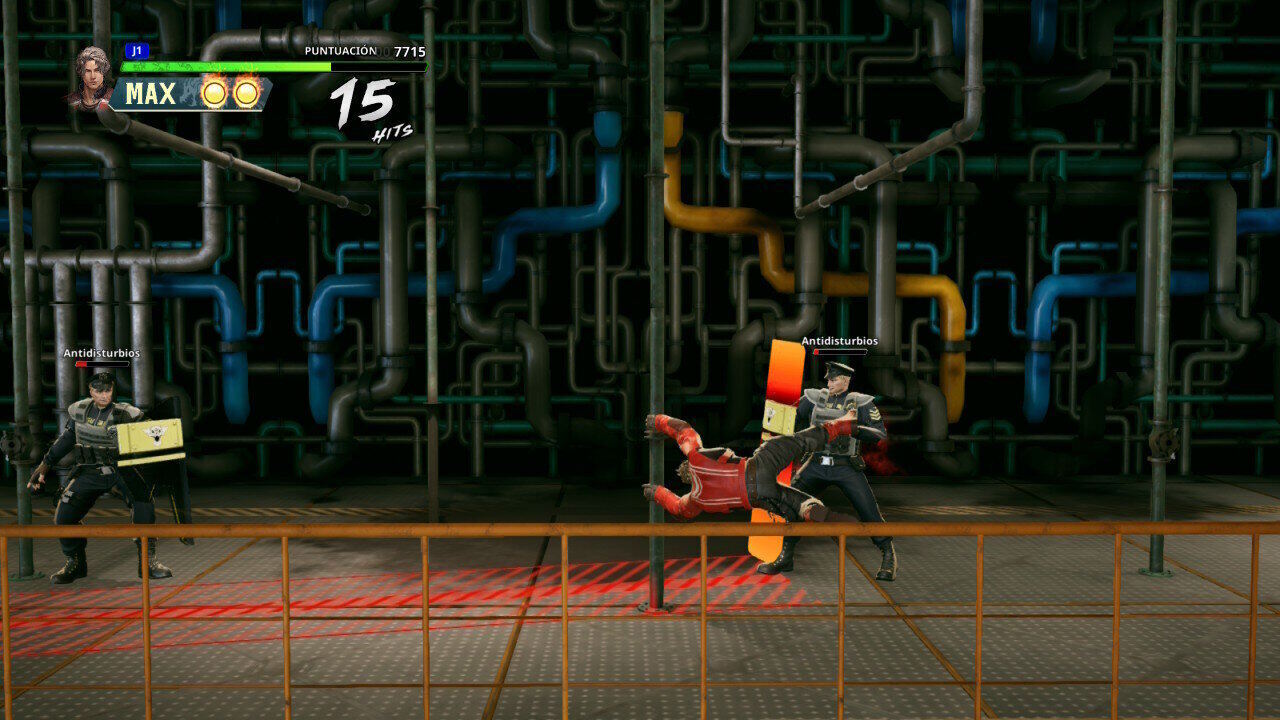This screenshot has height=720, width=1280.
Task: Select the J1 player badge
Action: 135,50
